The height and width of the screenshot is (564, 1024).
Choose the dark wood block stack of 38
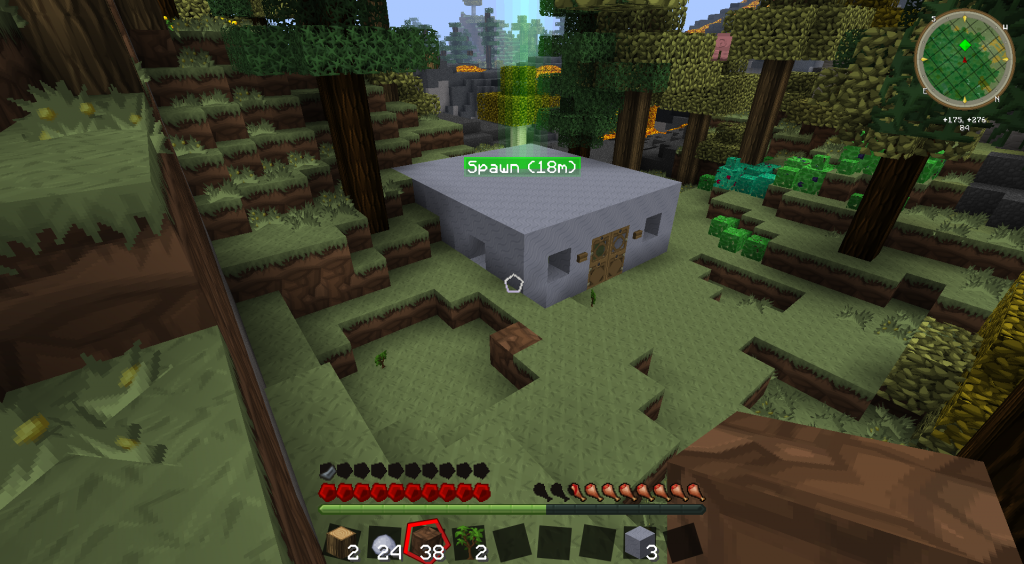[427, 542]
